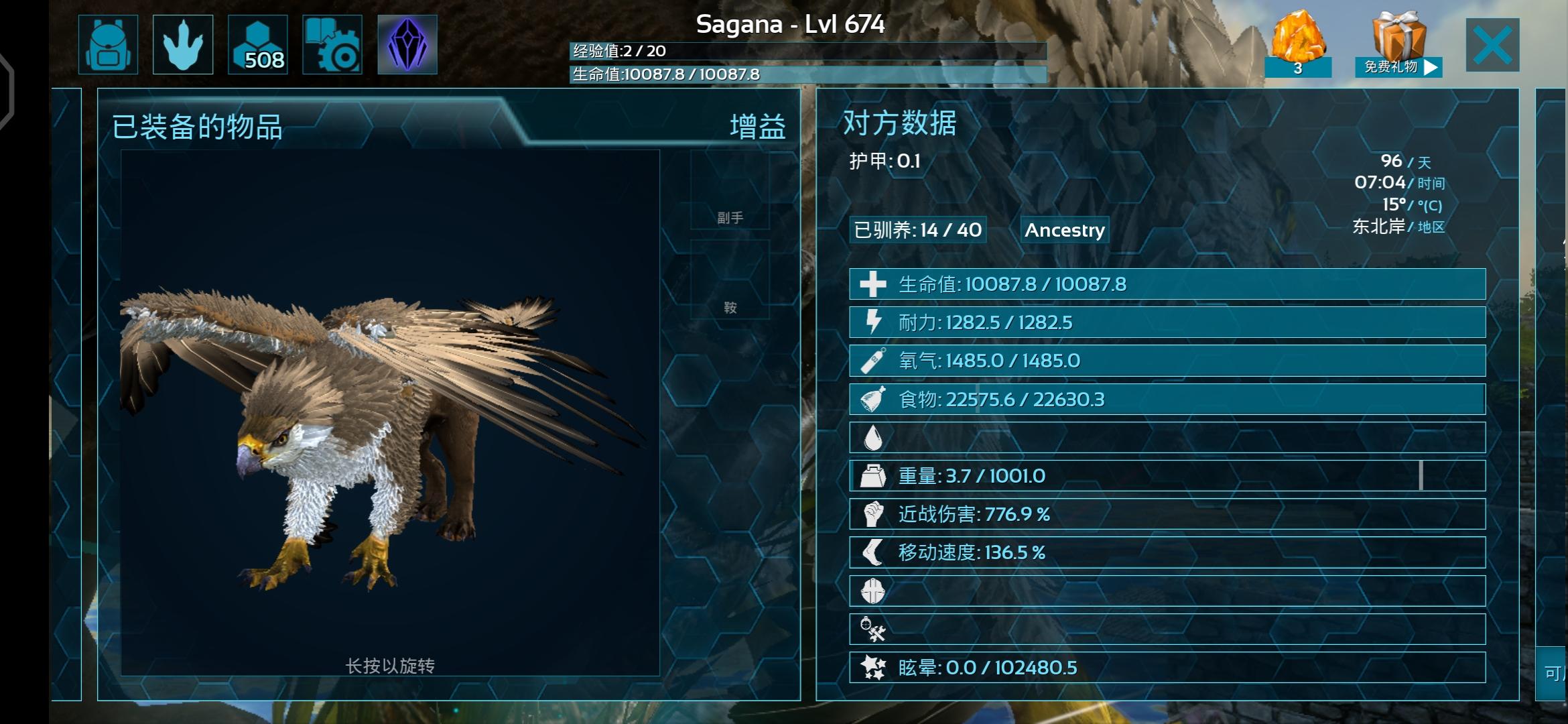
Task: Open the engram points tab showing 508
Action: 258,44
